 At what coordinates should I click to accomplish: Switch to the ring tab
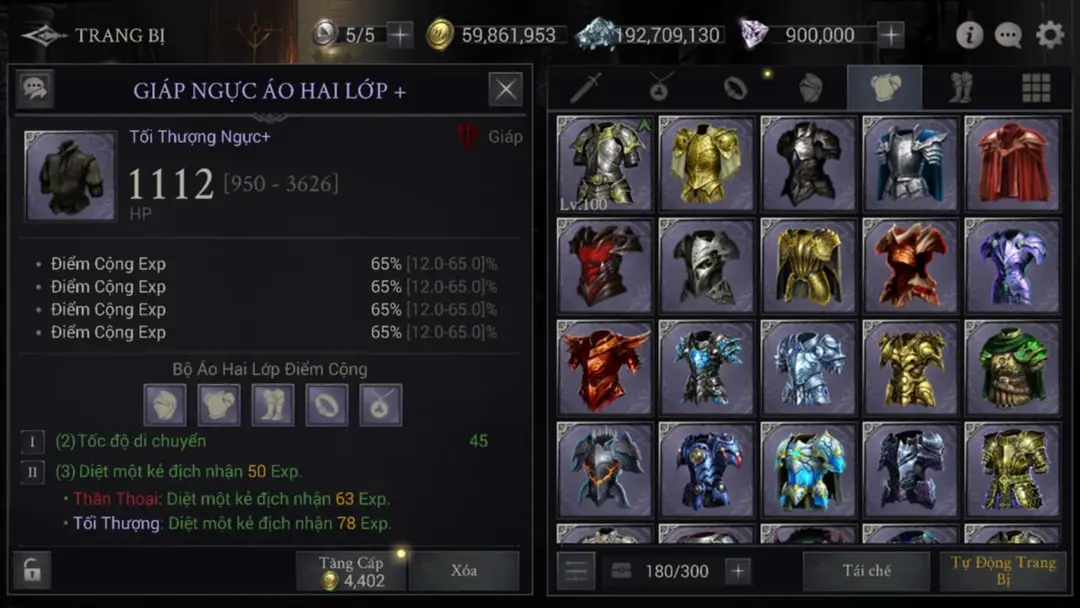(735, 89)
